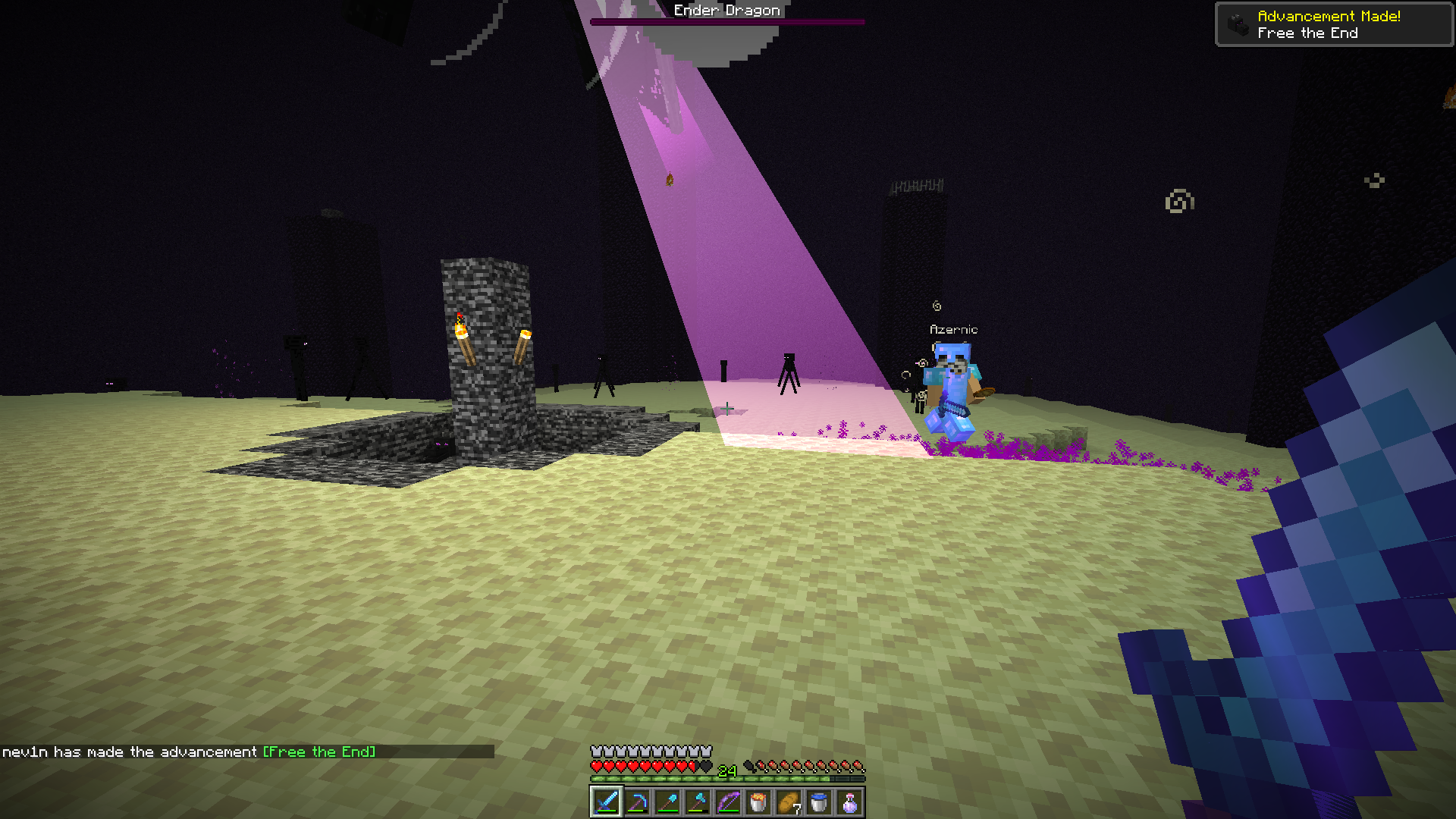Click the Free the End advancement toast
This screenshot has width=1456, height=819.
point(1333,24)
